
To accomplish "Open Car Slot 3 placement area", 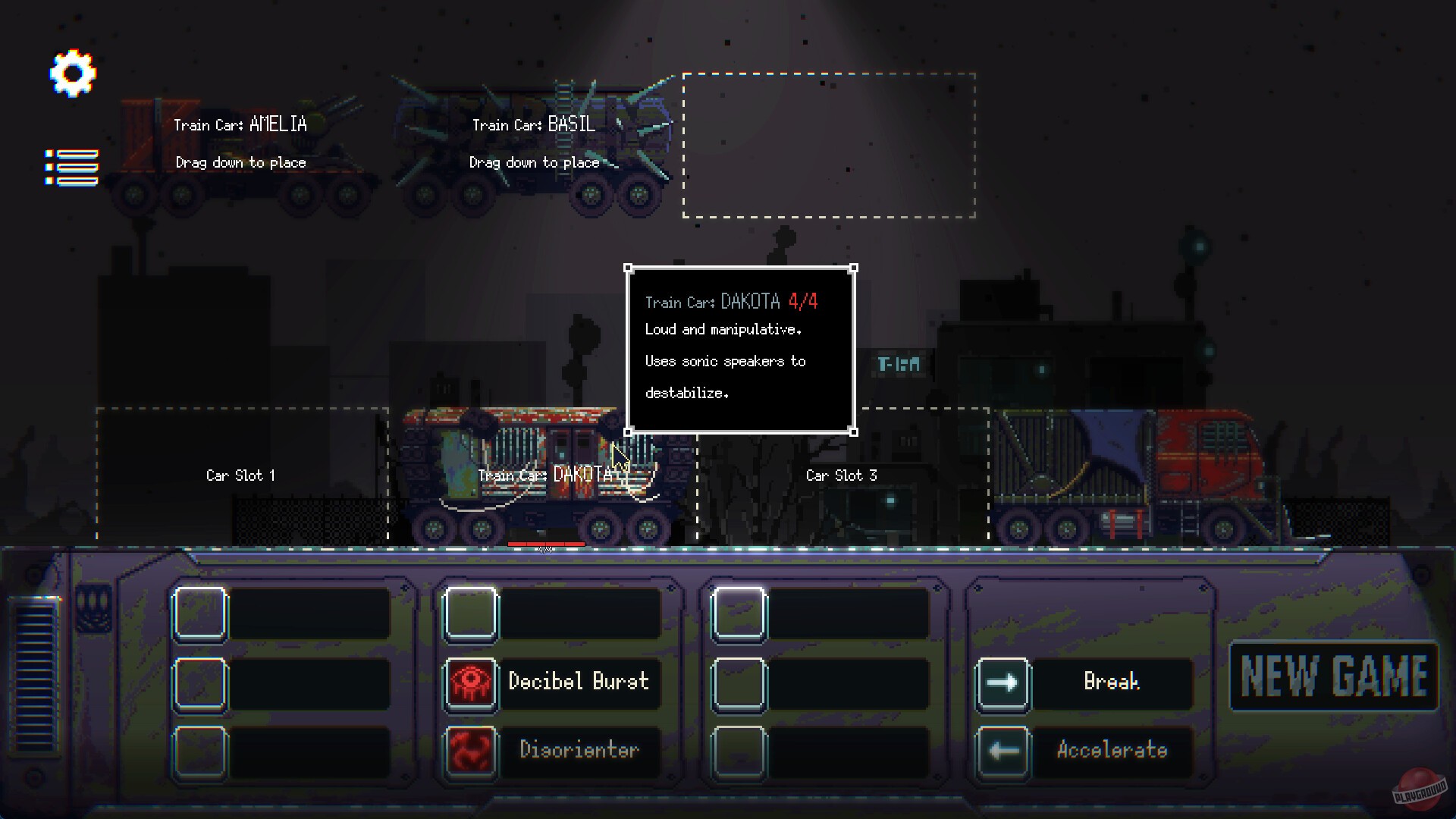I will pos(842,475).
